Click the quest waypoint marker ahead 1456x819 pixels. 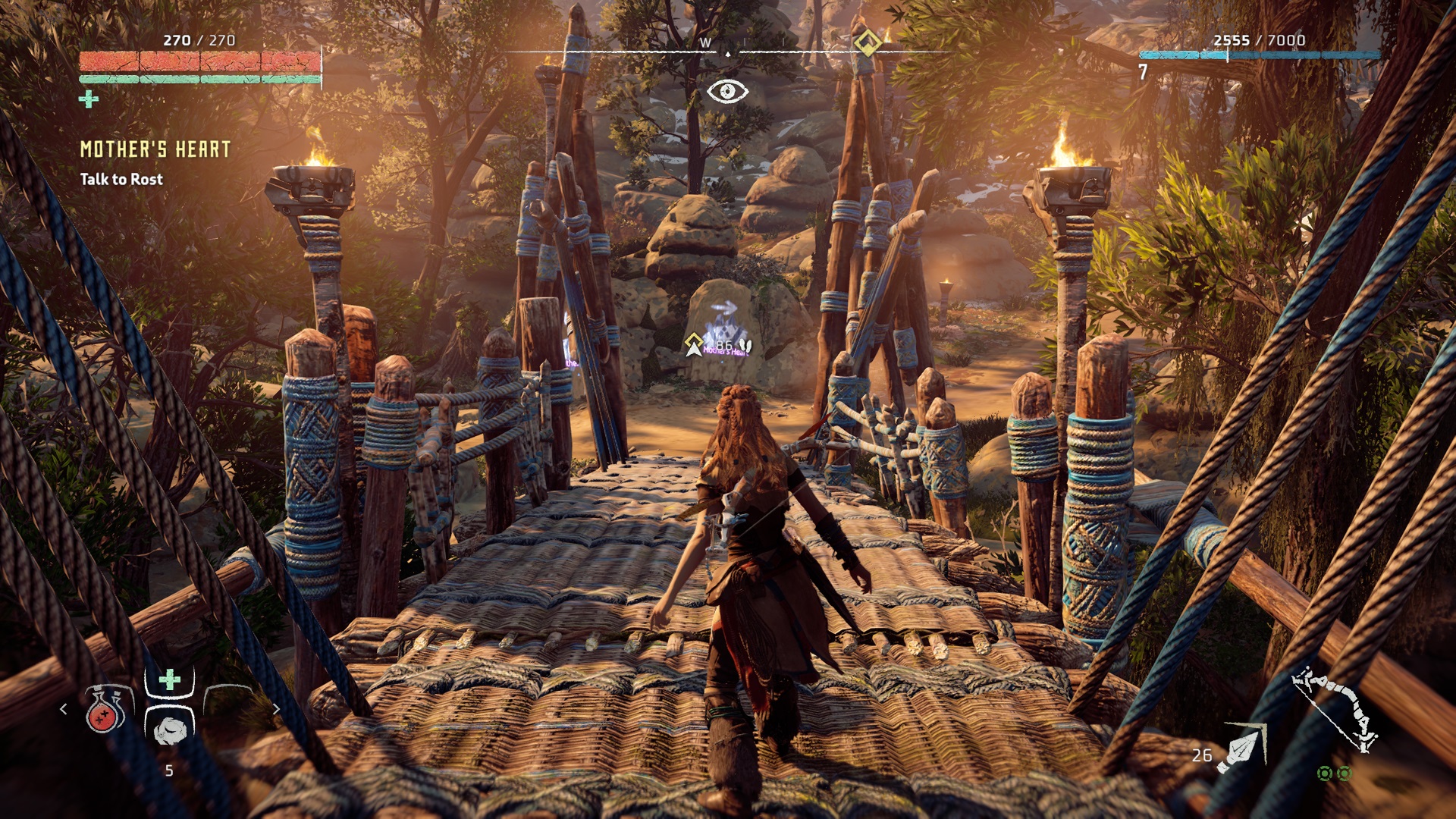click(693, 344)
